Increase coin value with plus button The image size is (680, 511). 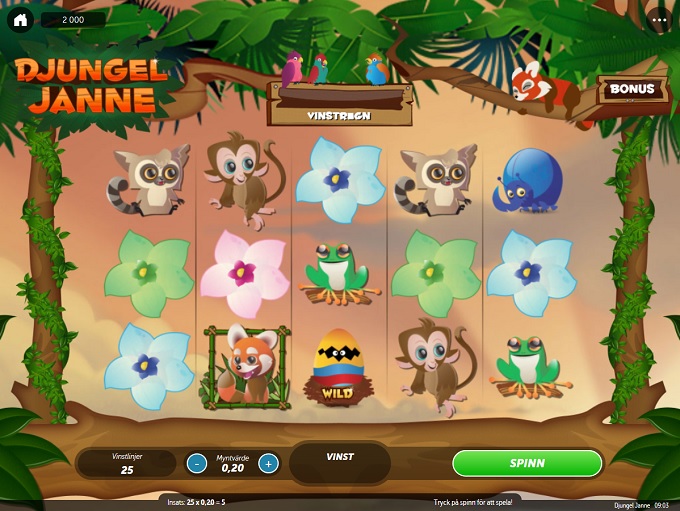(268, 463)
